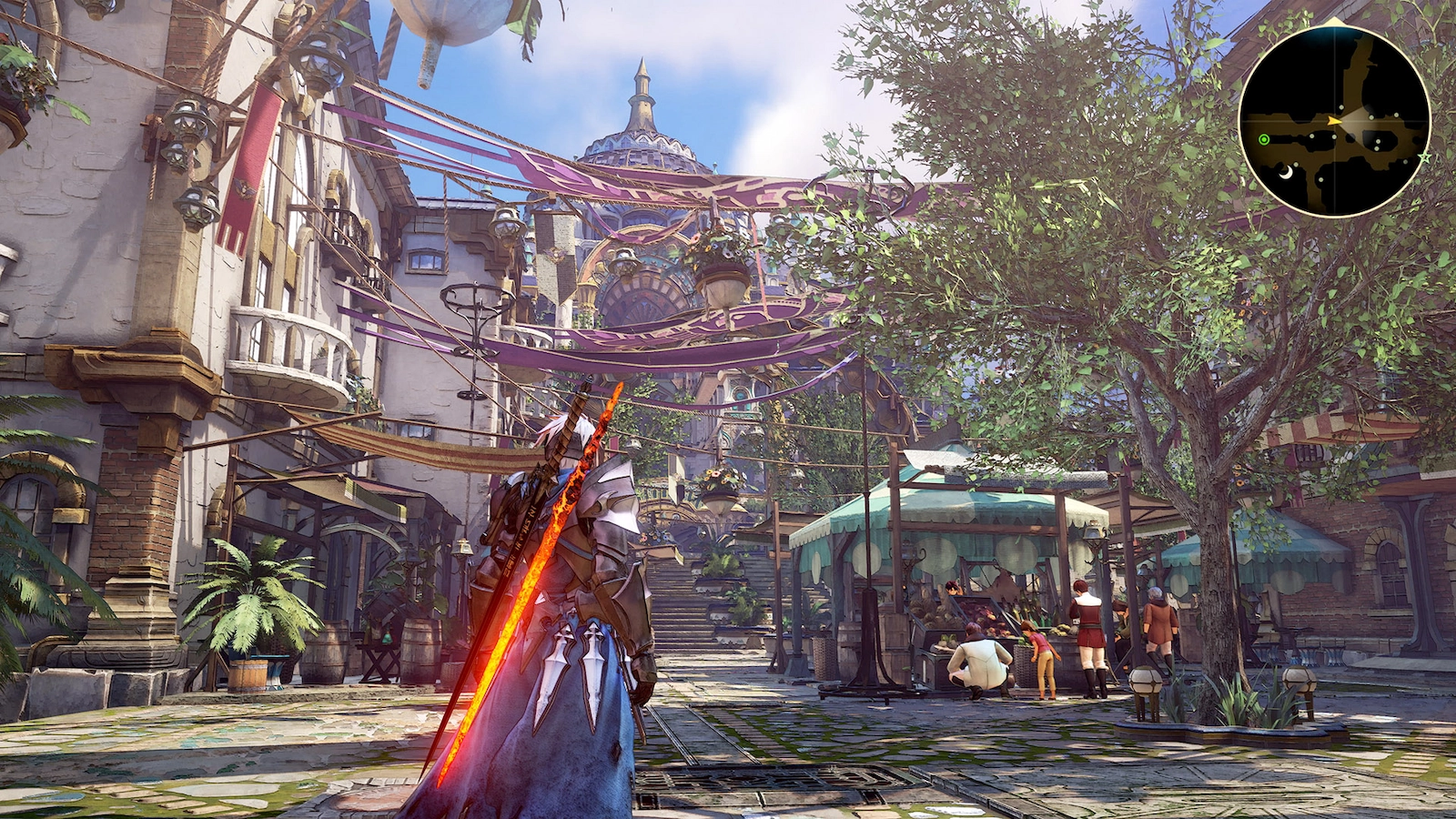Click the yellow player arrow on the minimap
The image size is (1456, 819).
(1334, 121)
